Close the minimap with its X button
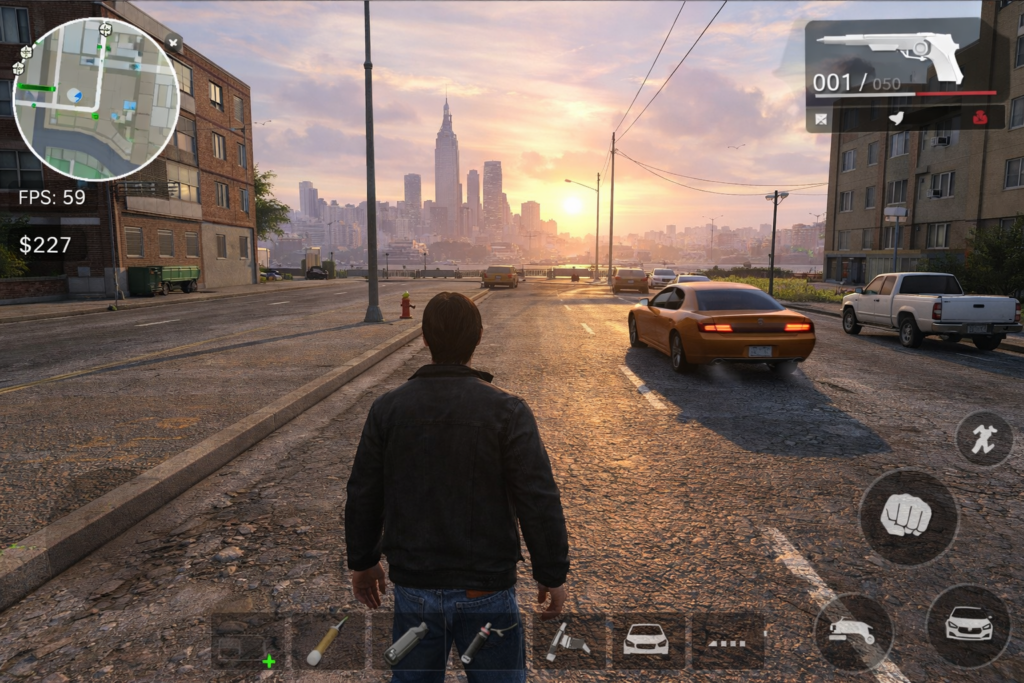 [174, 43]
